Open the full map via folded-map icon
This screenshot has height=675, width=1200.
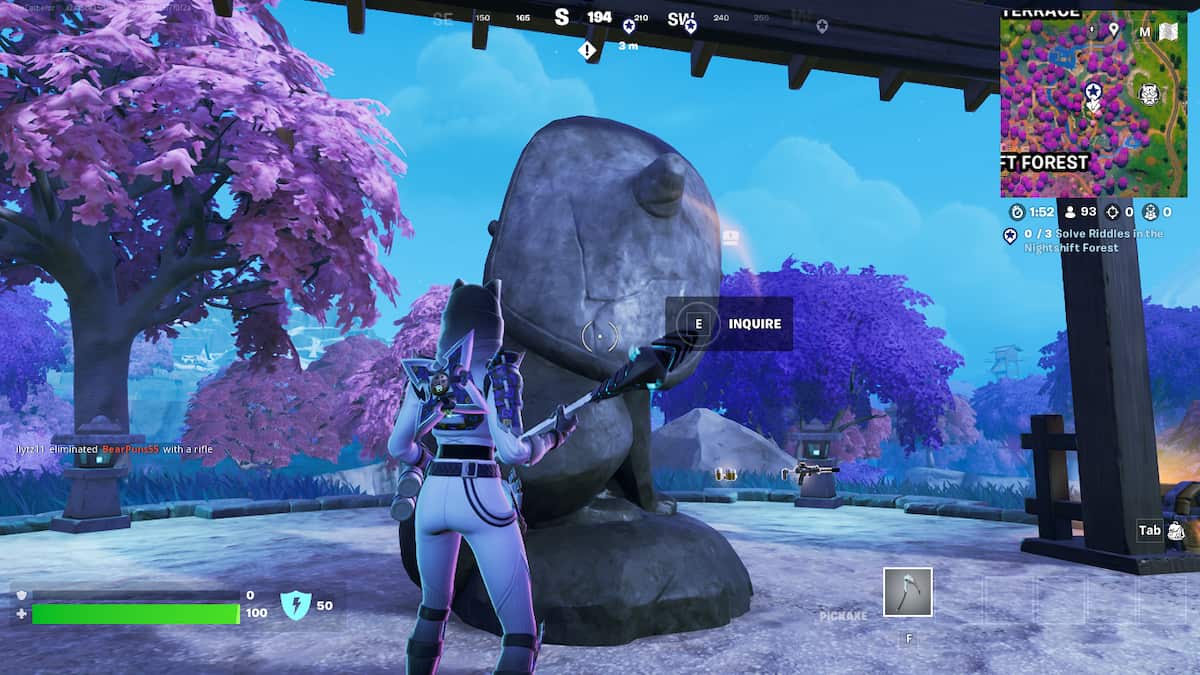pos(1168,31)
